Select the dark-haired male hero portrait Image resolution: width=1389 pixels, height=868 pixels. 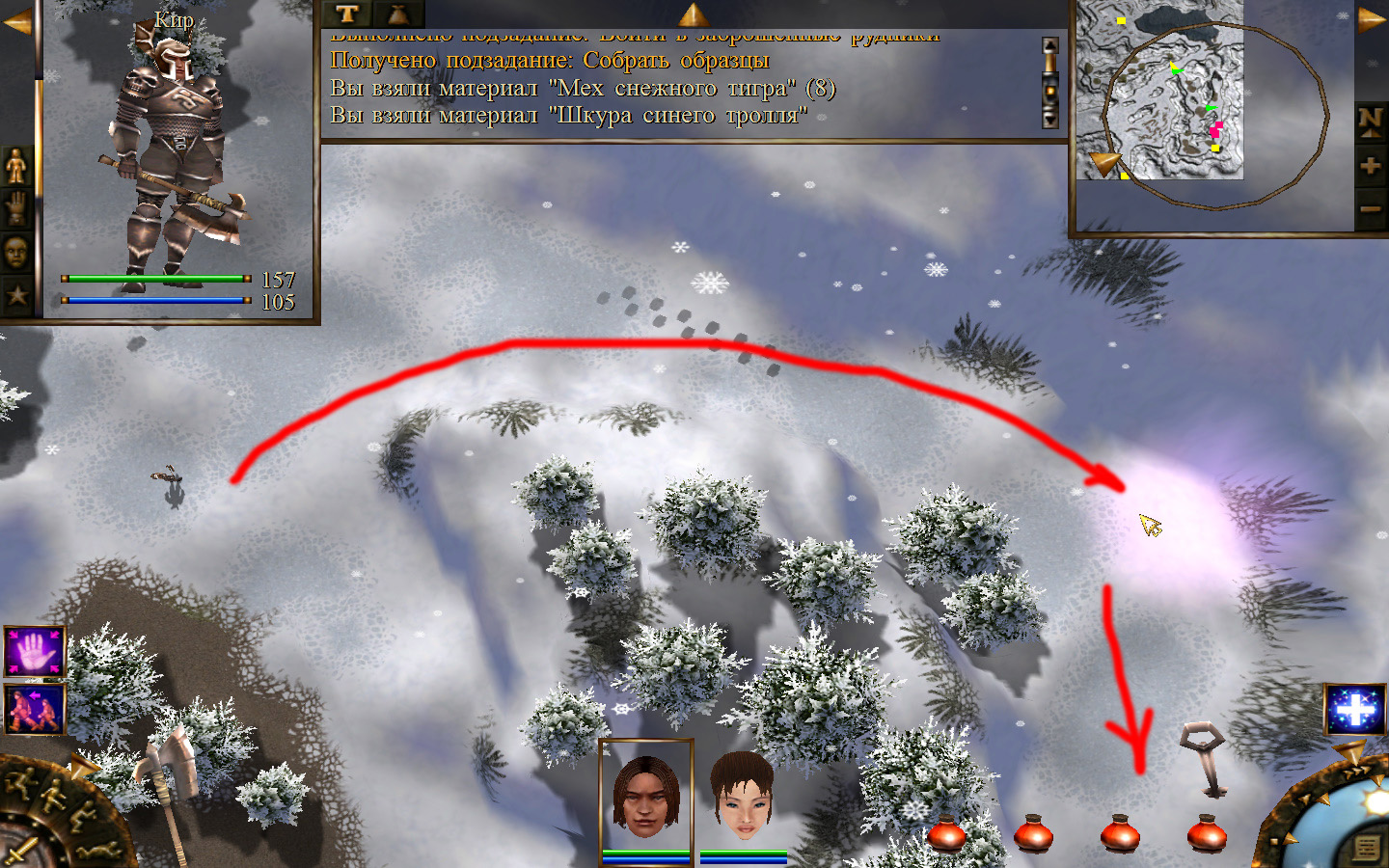[645, 796]
